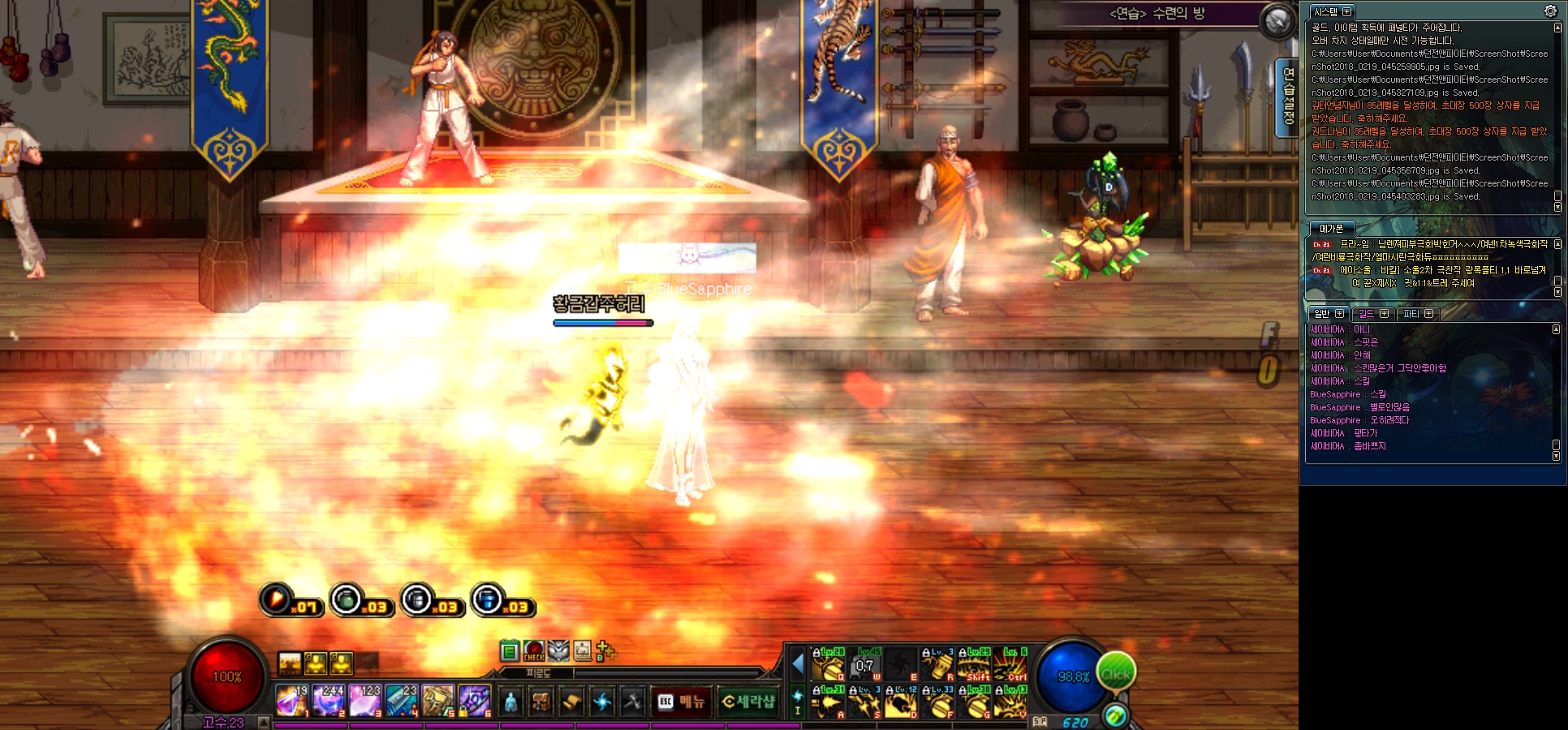
Task: Switch to the 파티 chat tab
Action: coord(1418,314)
